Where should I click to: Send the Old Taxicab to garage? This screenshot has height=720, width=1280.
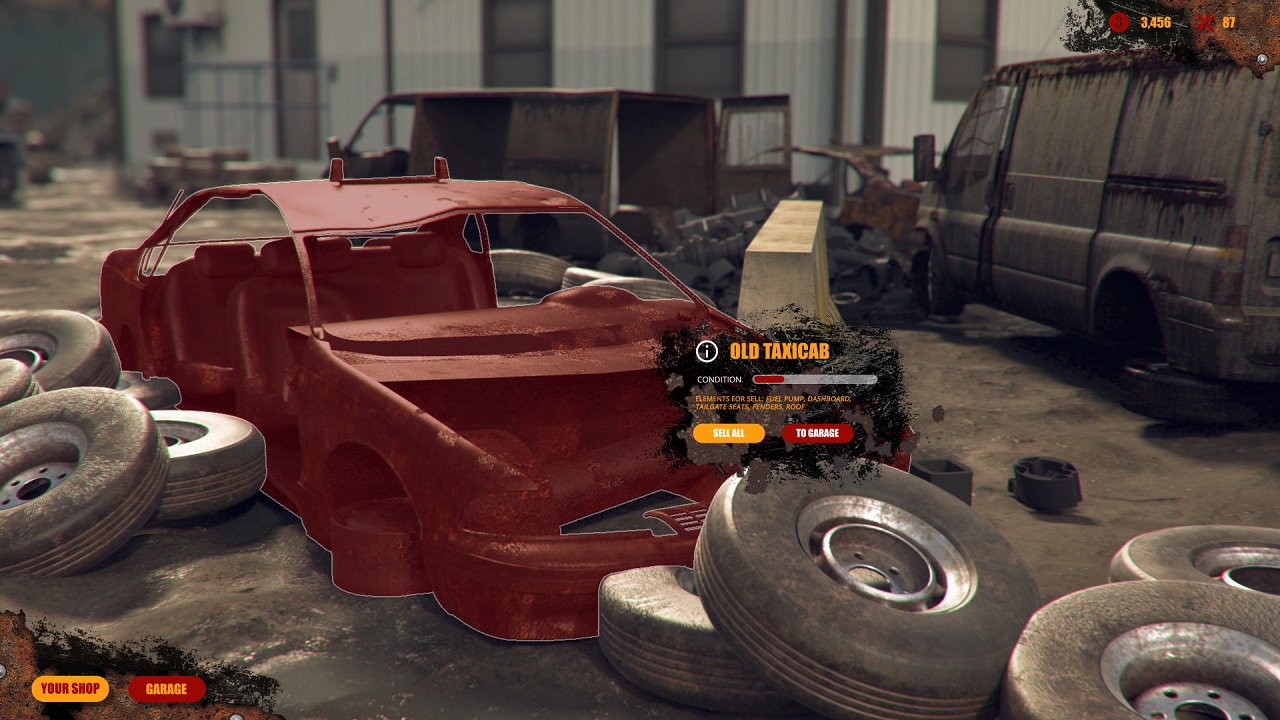pos(817,433)
